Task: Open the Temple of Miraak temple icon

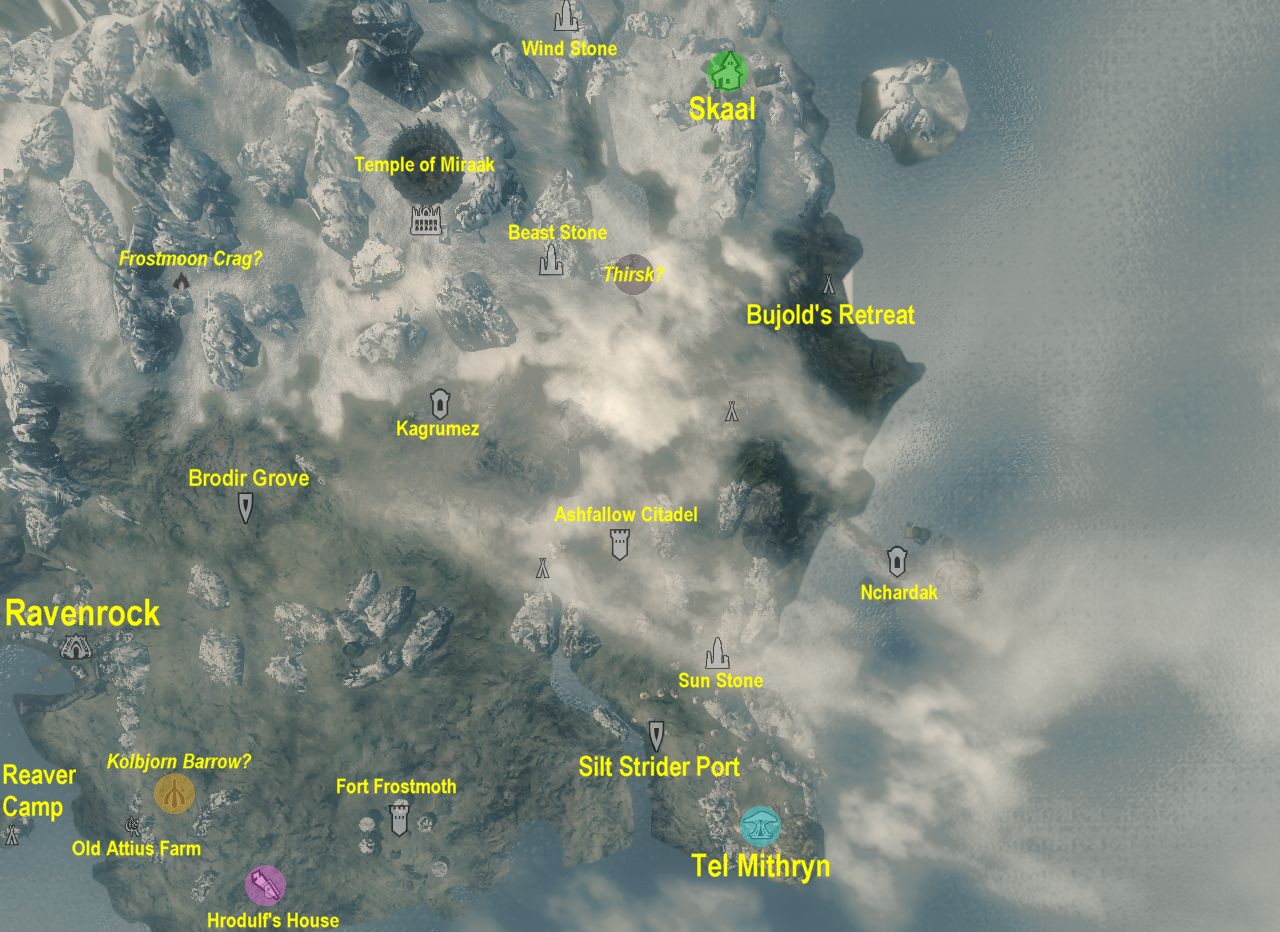Action: coord(425,218)
